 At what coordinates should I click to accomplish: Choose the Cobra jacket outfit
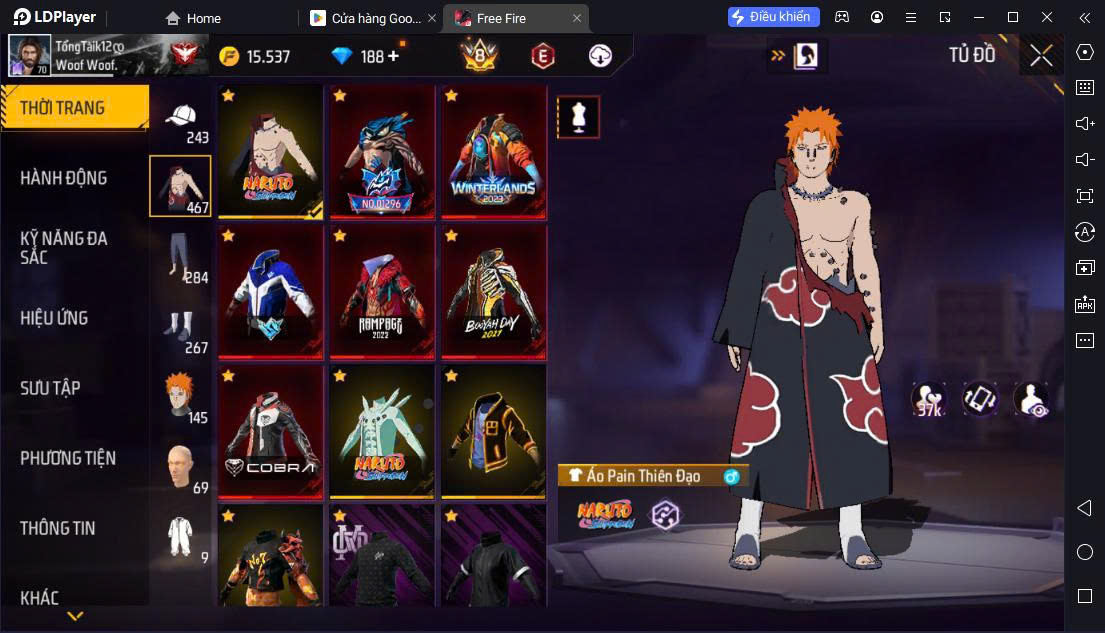(x=270, y=431)
